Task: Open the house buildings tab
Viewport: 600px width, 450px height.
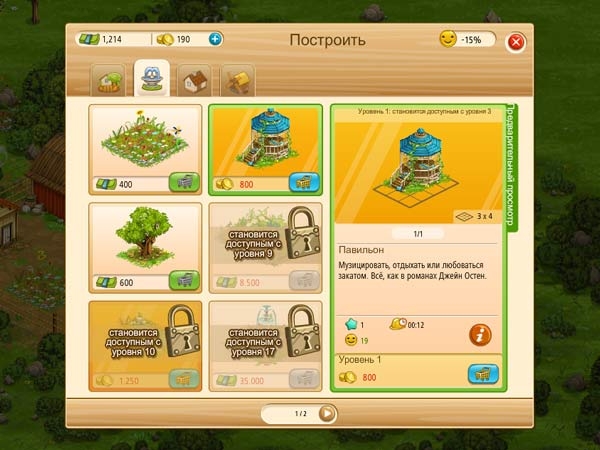Action: click(196, 79)
